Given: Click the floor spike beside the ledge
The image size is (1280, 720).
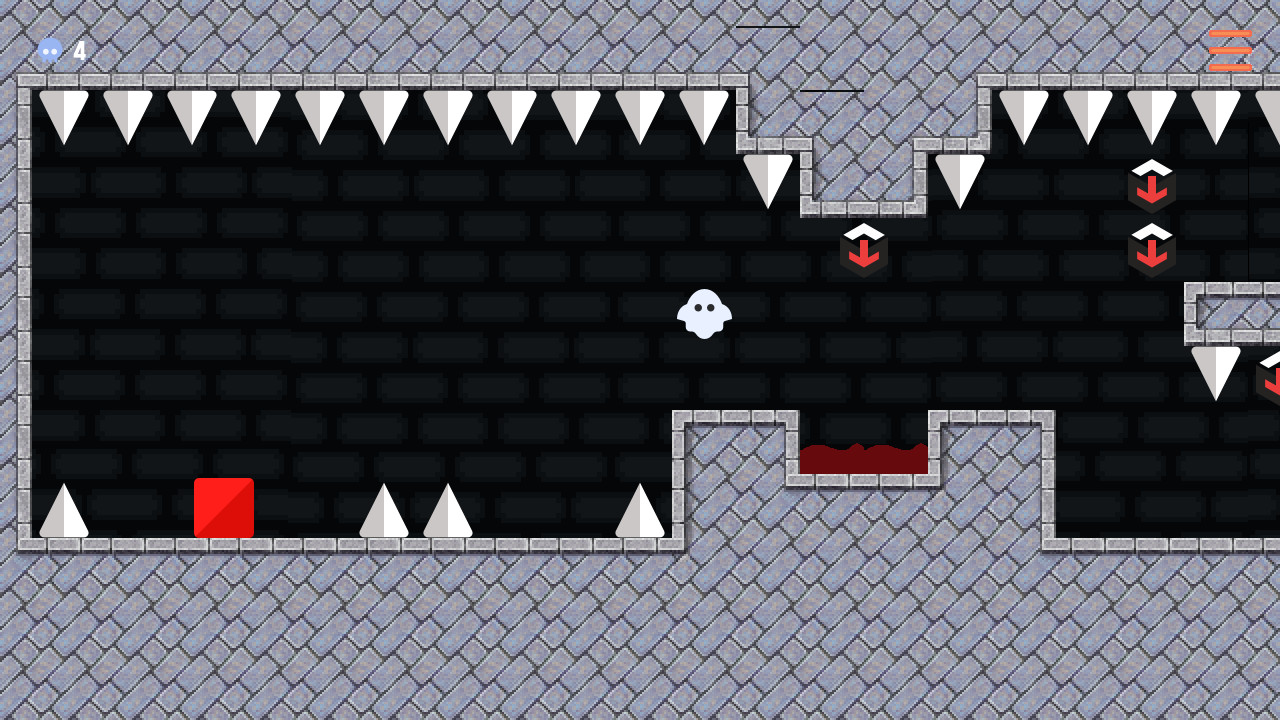Looking at the screenshot, I should (640, 510).
